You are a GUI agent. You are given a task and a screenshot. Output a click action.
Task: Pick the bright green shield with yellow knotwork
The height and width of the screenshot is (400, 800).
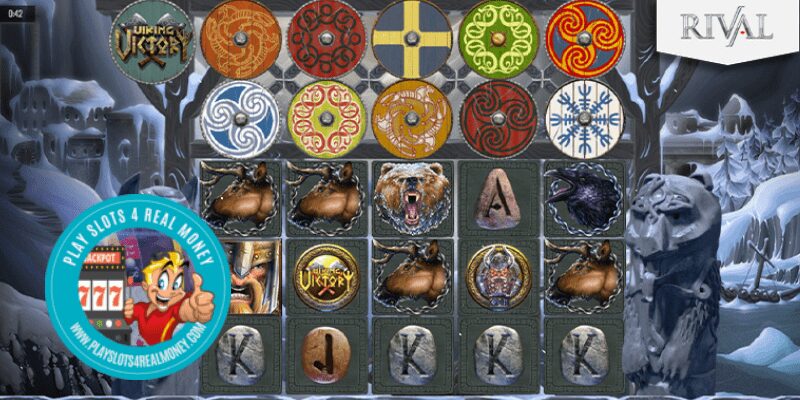coord(499,38)
